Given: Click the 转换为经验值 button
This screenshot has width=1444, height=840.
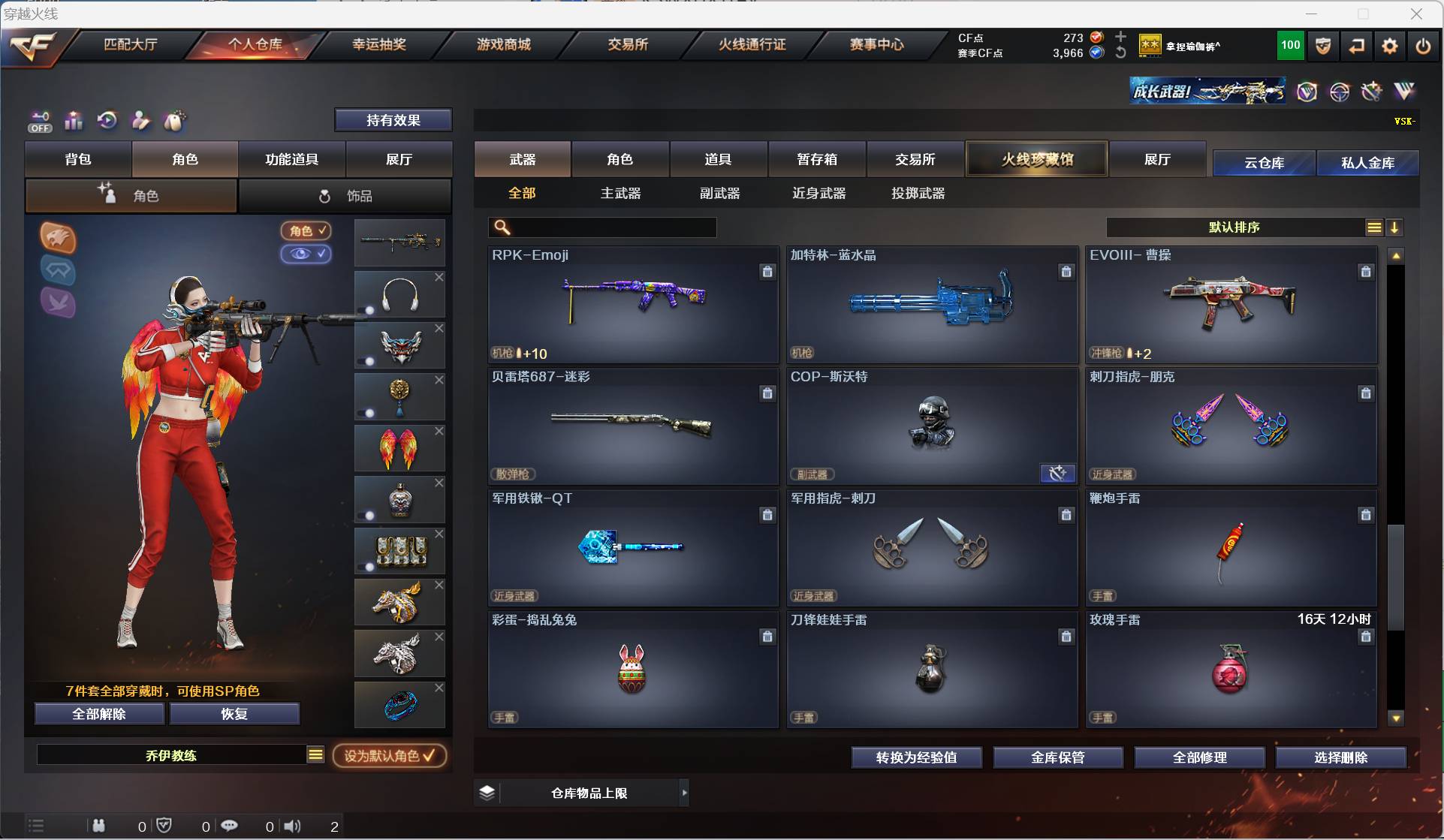Looking at the screenshot, I should [x=916, y=757].
